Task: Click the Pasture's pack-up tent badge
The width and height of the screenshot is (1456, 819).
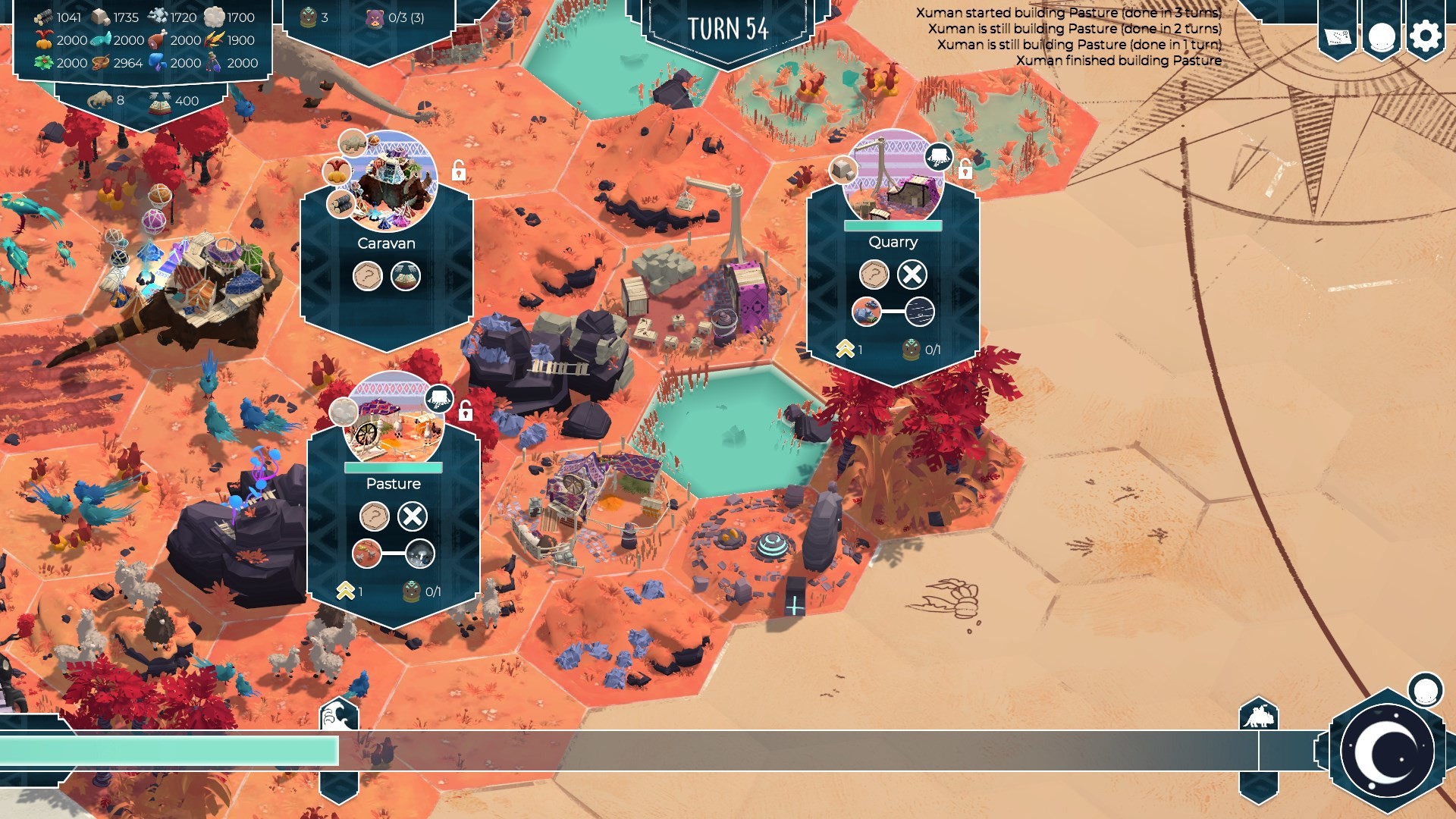Action: (x=438, y=398)
